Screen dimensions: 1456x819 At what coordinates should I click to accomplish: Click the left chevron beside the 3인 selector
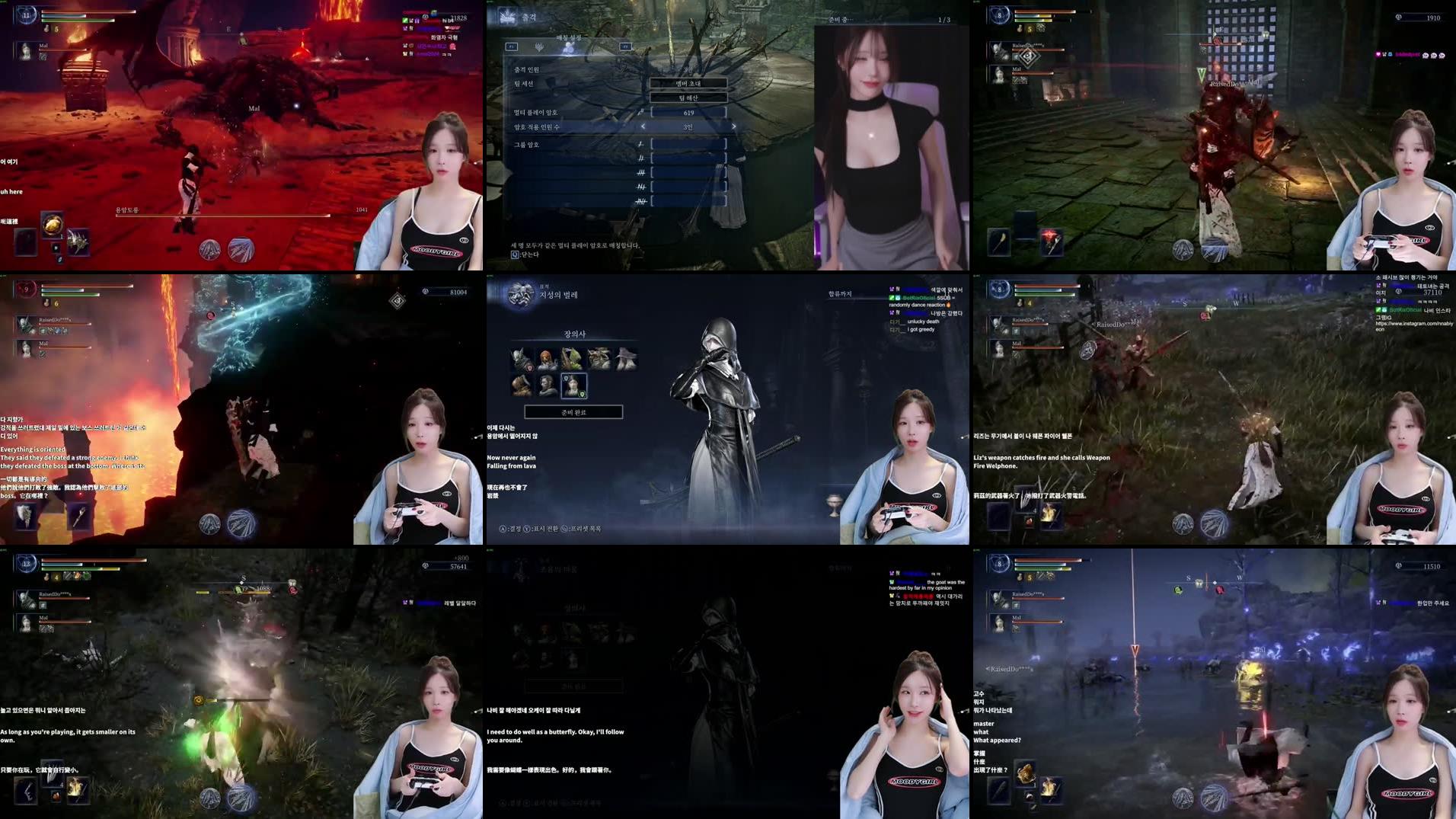pyautogui.click(x=643, y=126)
